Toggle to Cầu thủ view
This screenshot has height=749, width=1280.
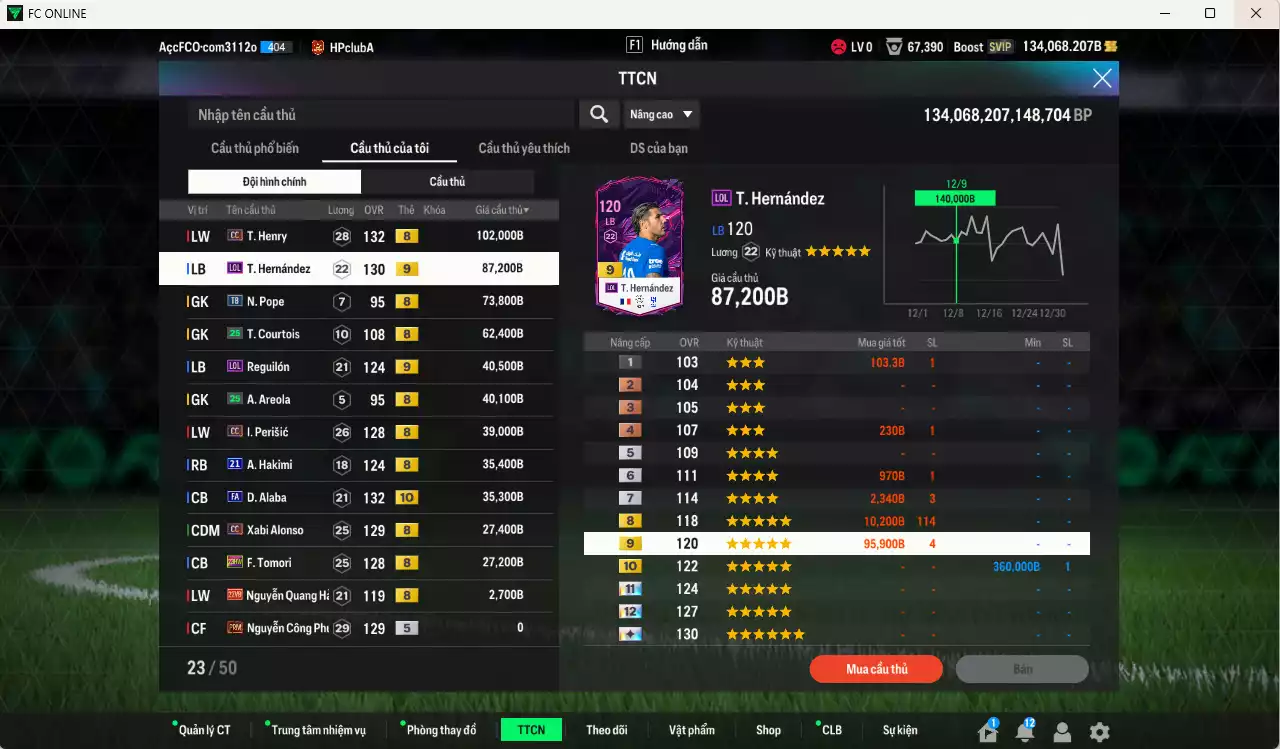click(x=446, y=181)
